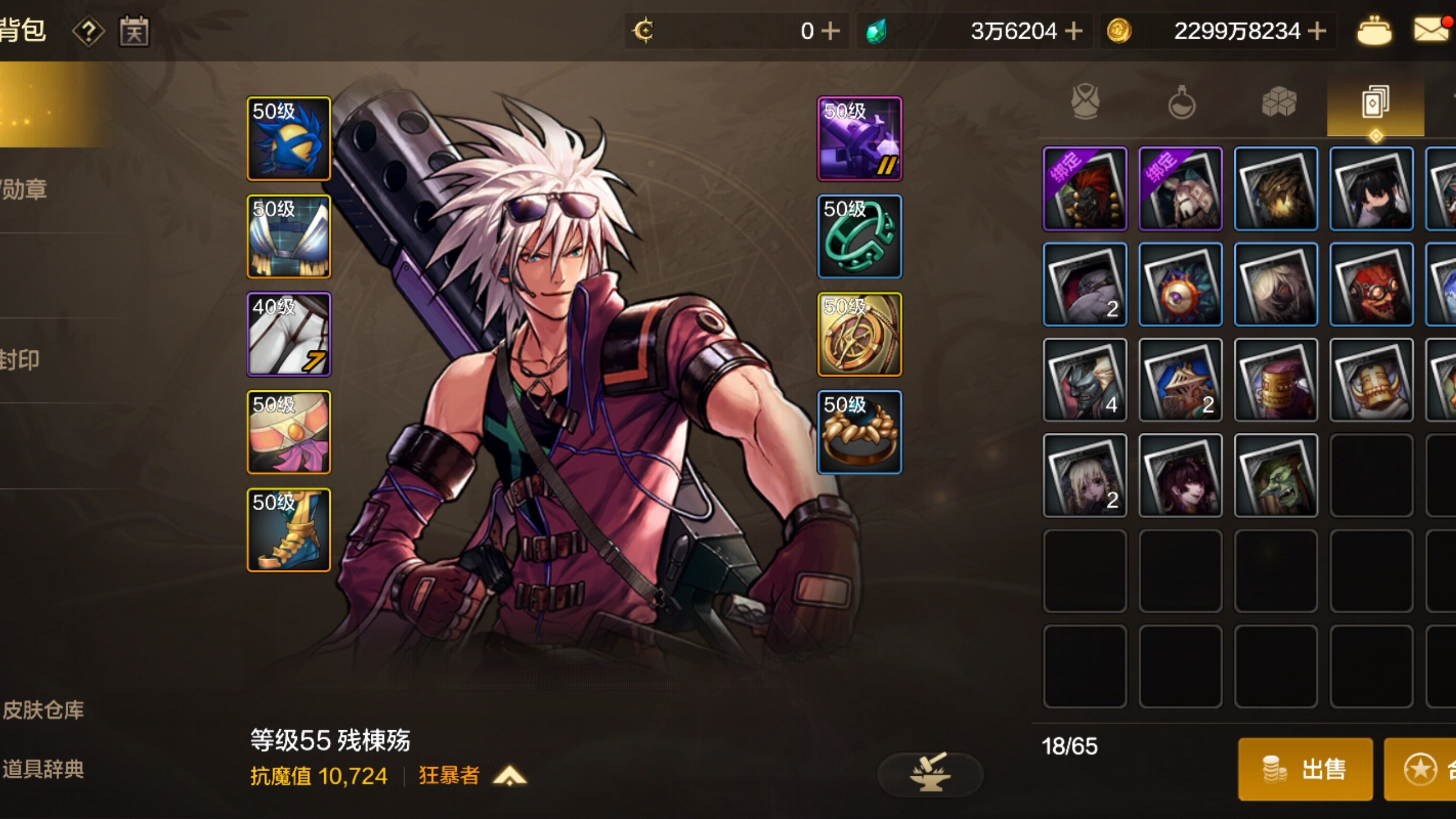Open the coin purse icon

1374,31
